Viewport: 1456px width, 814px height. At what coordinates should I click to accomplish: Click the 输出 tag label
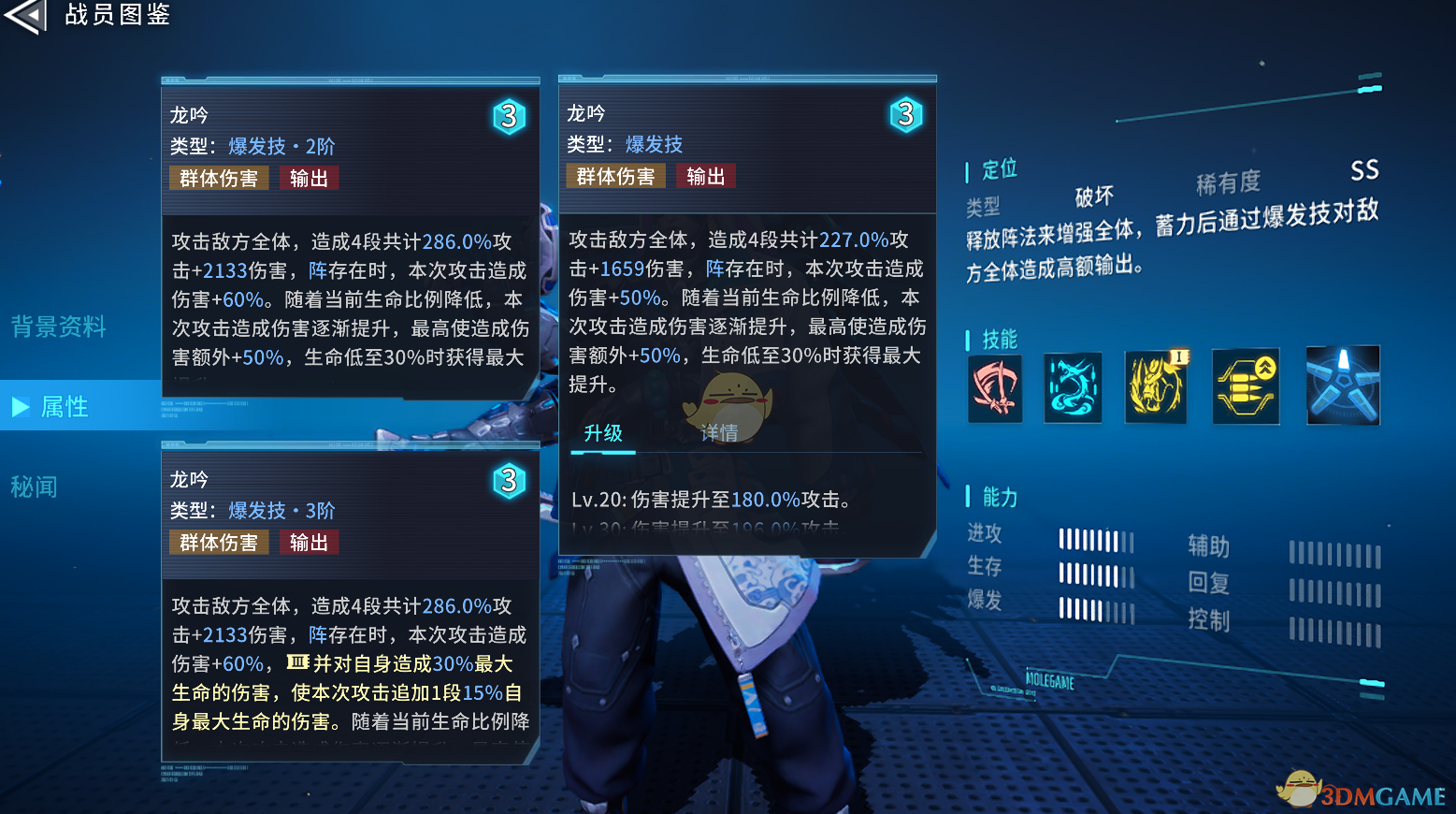[x=706, y=175]
